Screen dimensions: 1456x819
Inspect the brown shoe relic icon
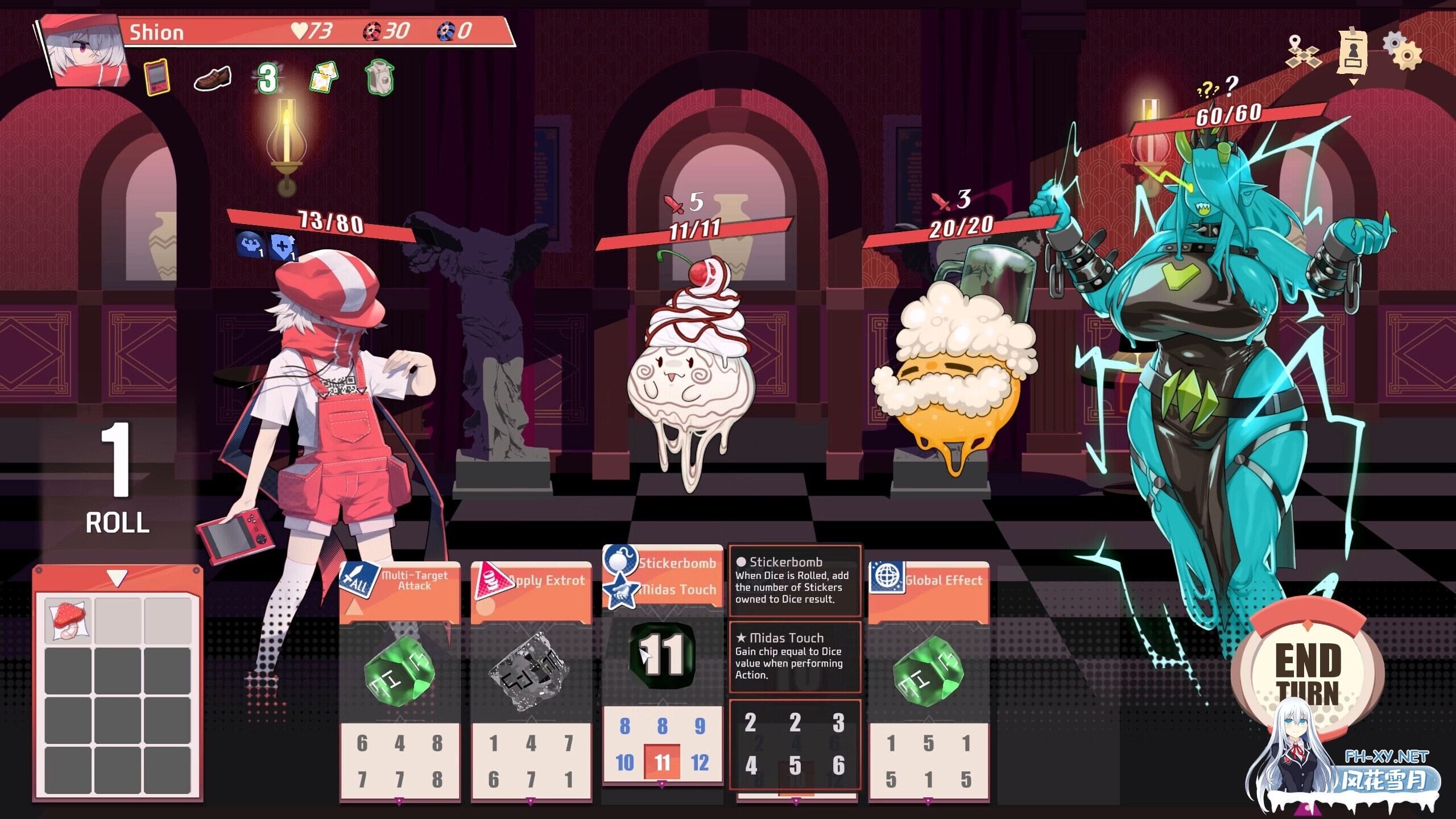pos(212,78)
